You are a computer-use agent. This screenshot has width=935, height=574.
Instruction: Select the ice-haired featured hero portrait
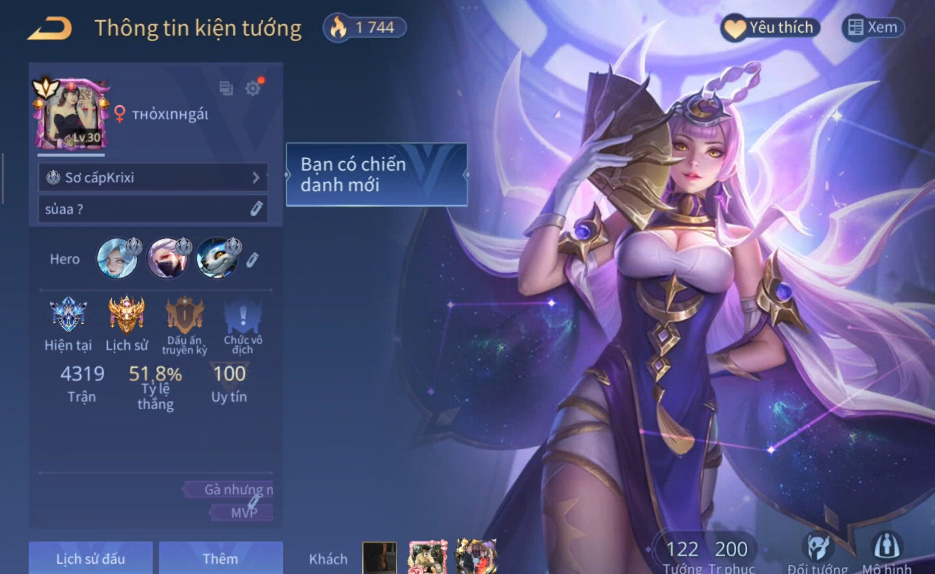[x=117, y=258]
